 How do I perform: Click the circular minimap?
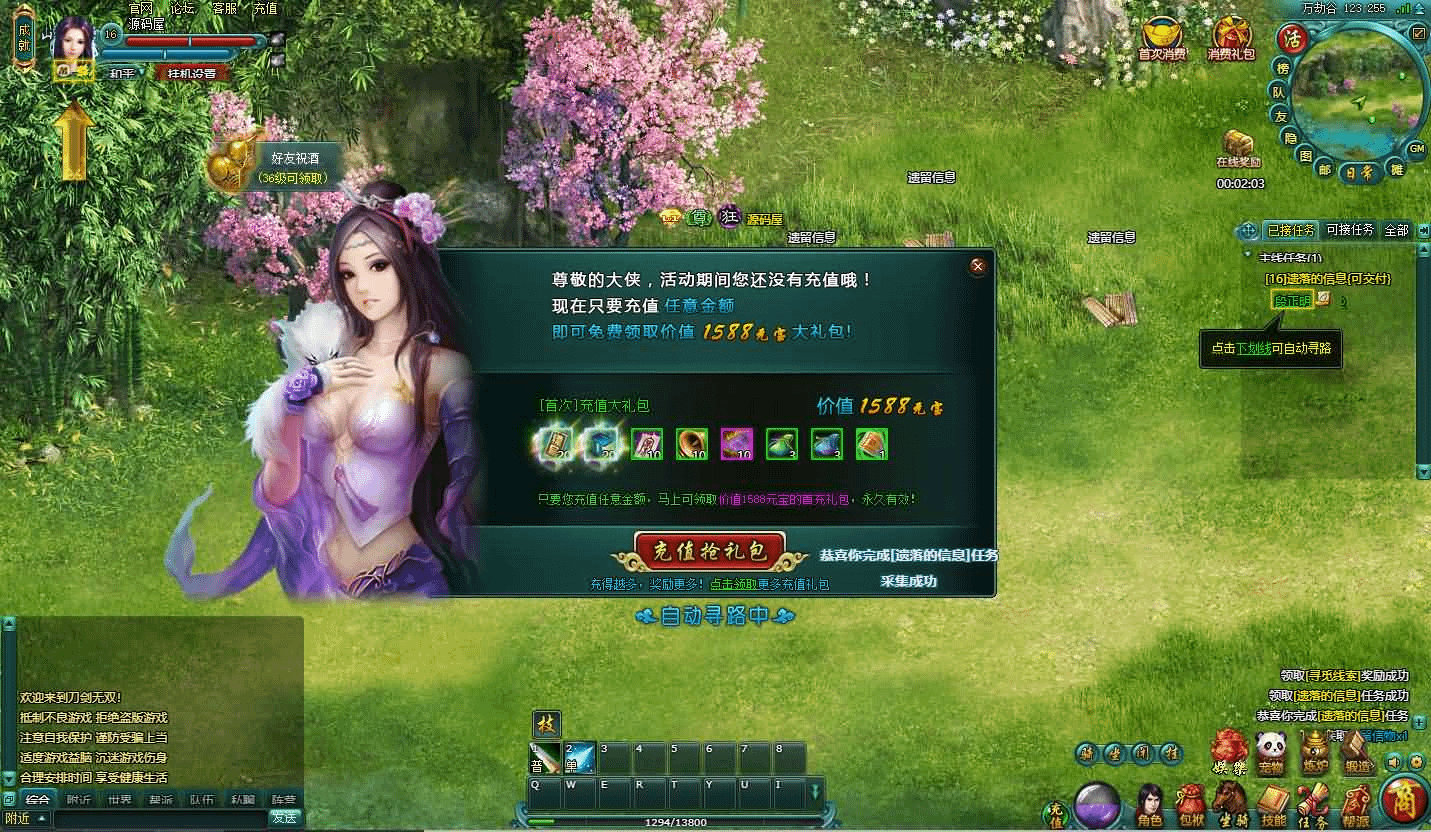click(1357, 102)
